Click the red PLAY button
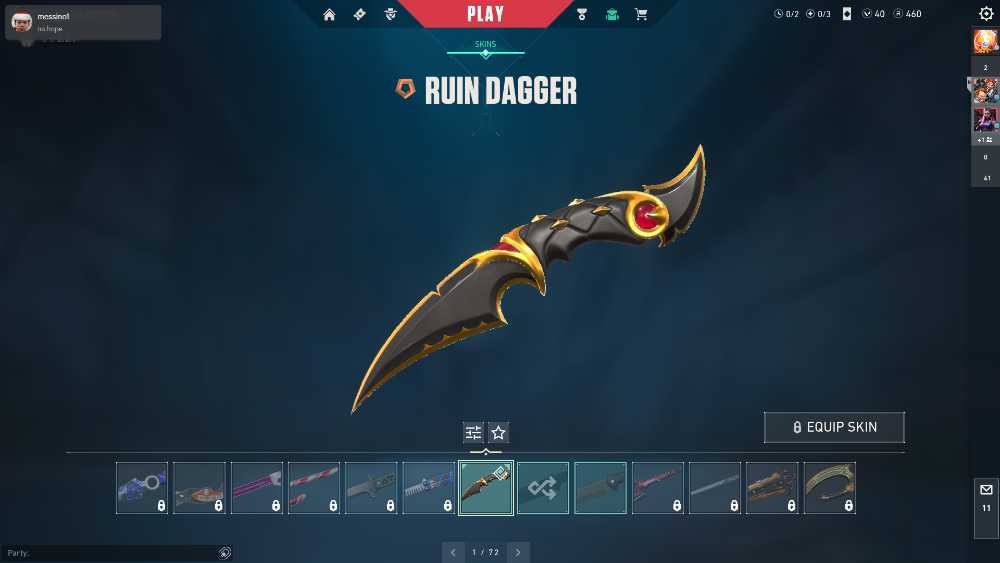The image size is (1000, 563). (486, 14)
